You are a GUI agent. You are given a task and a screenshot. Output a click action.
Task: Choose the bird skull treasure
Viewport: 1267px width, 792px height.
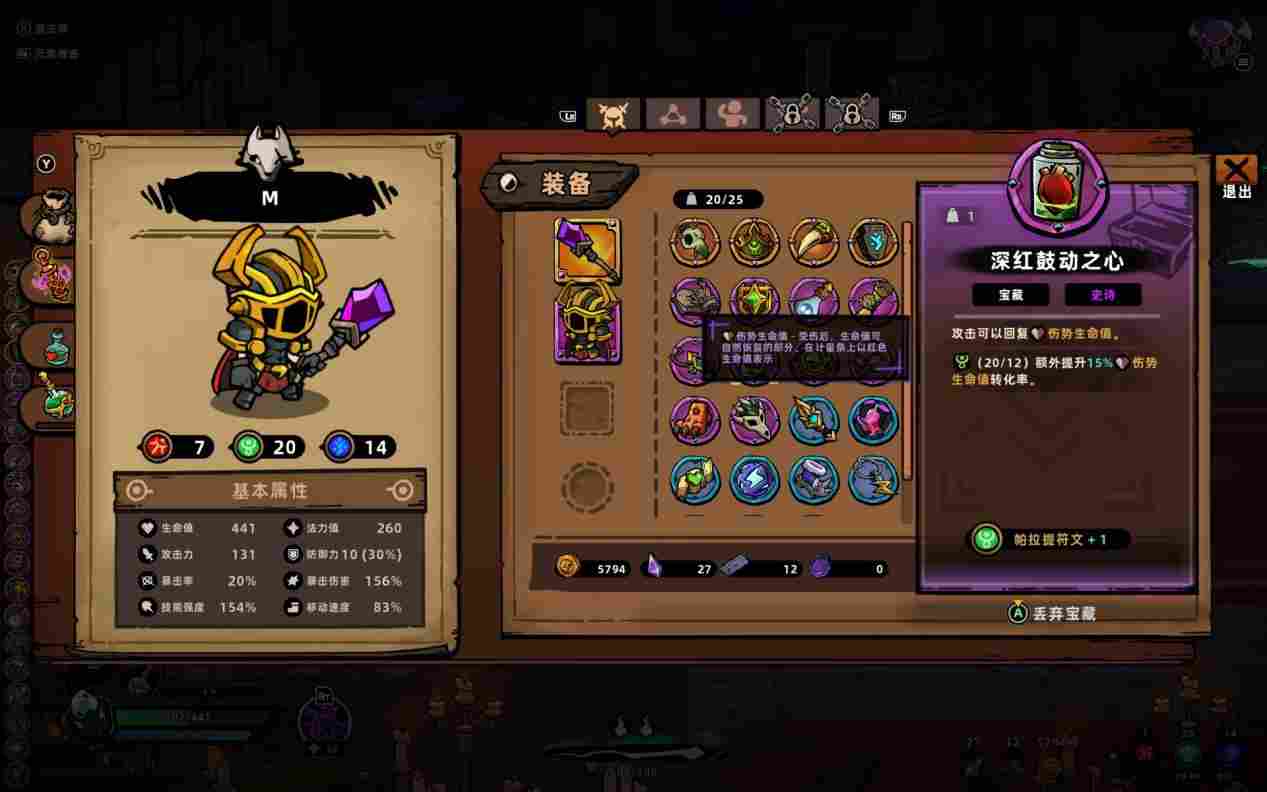click(694, 242)
